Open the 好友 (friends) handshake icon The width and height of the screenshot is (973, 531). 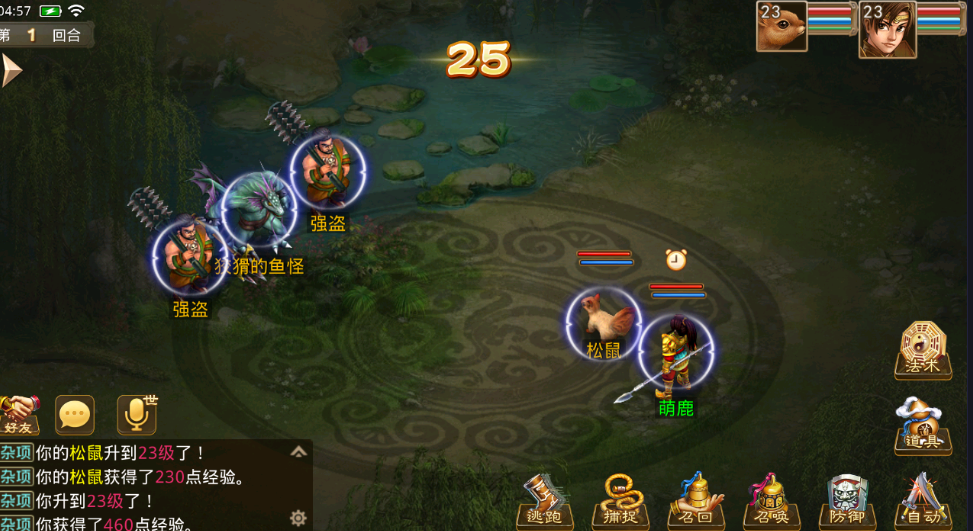point(18,414)
